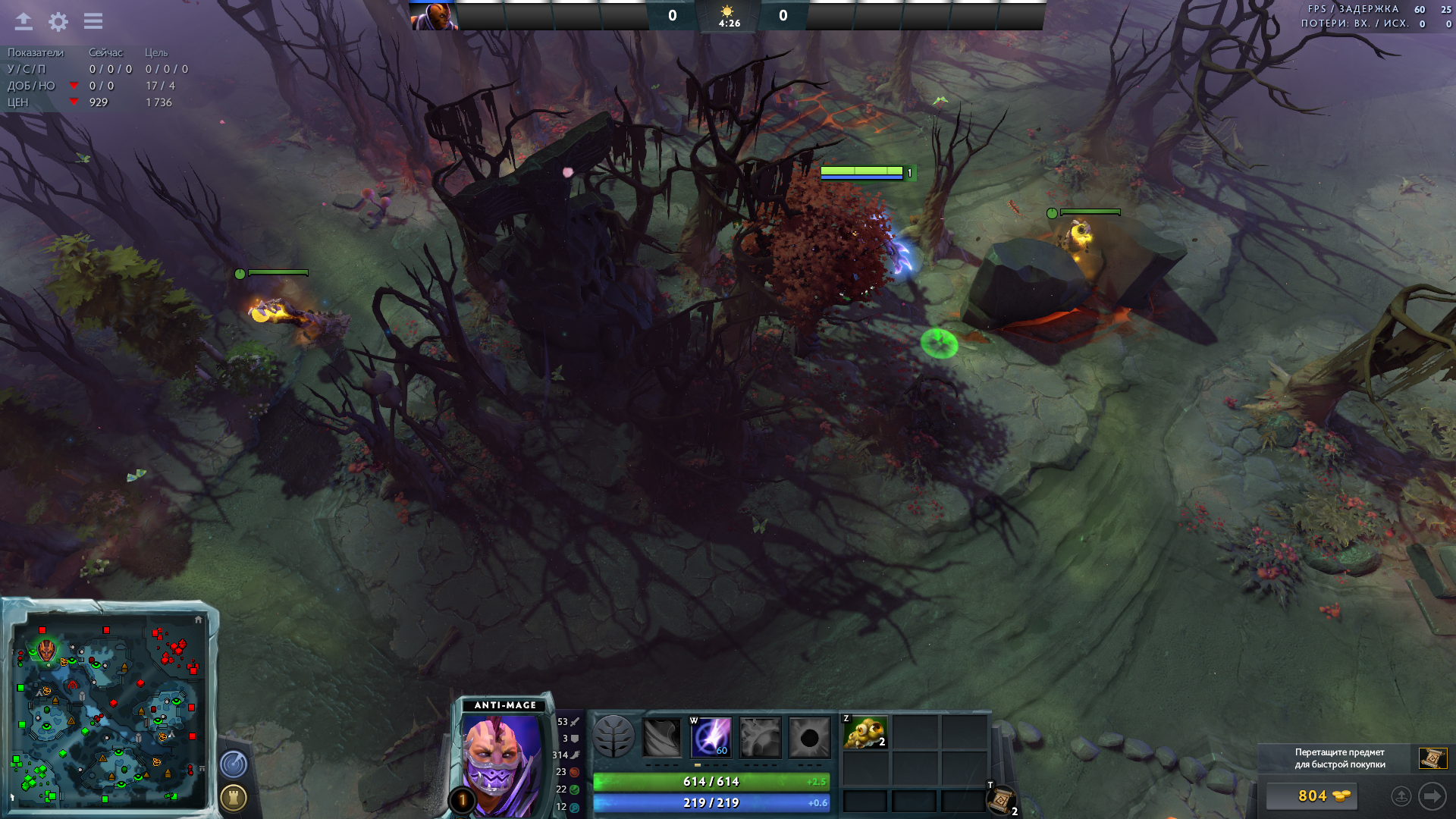This screenshot has width=1456, height=819.
Task: Select the Mana Void ultimate icon
Action: [809, 737]
